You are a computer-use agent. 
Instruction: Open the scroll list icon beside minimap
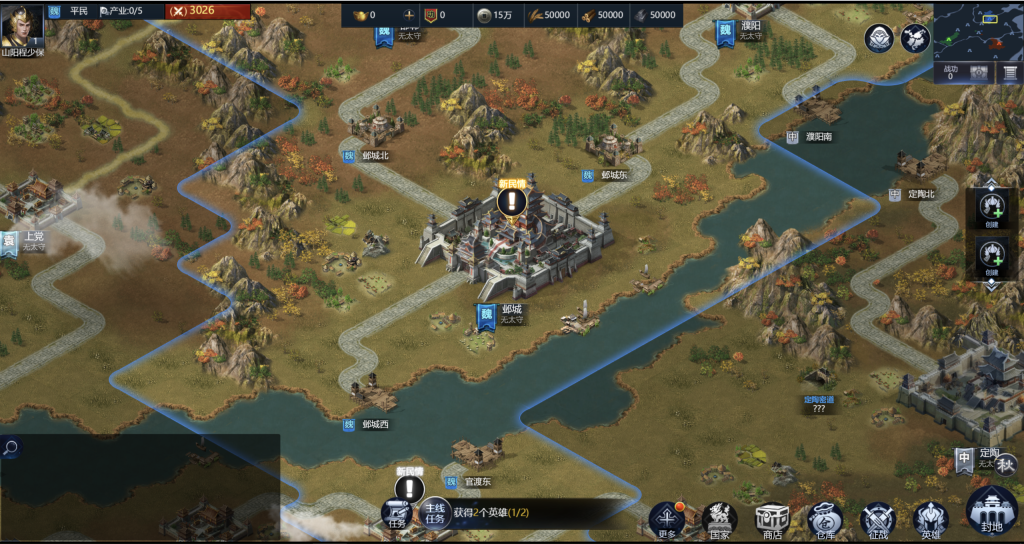[x=1009, y=73]
